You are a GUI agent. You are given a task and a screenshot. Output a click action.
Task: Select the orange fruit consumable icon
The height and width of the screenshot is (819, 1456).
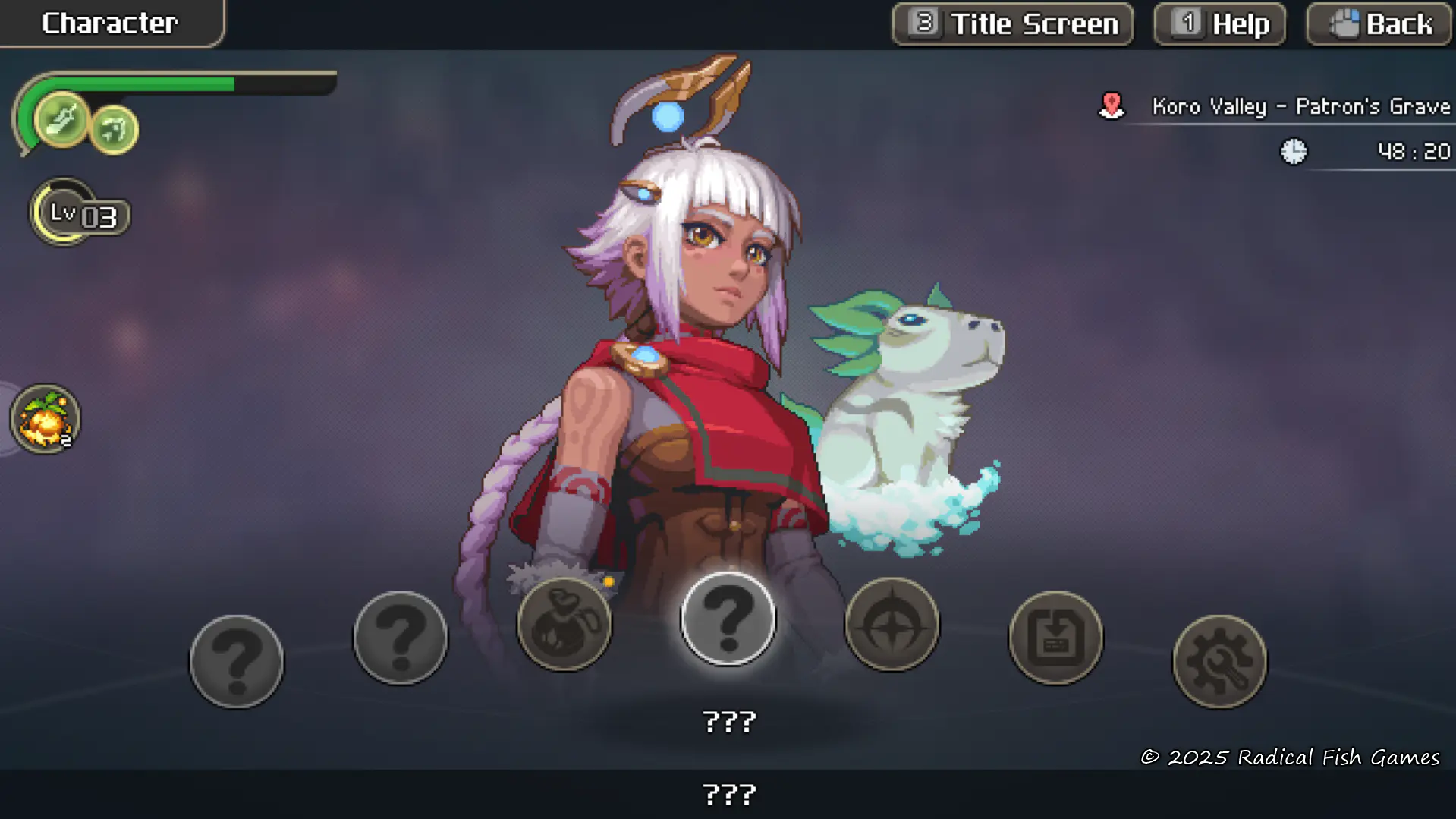pos(45,419)
